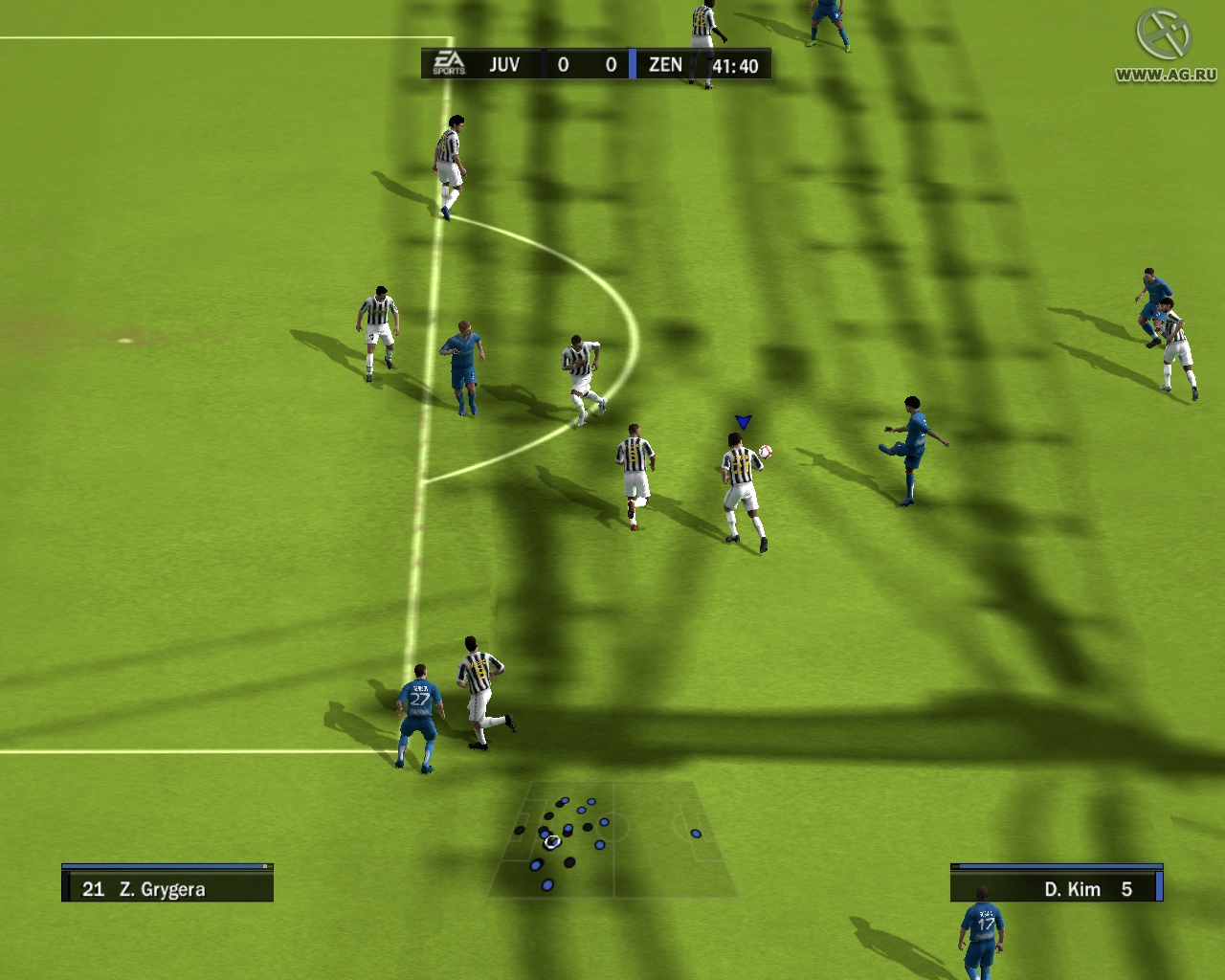The image size is (1225, 980).
Task: Click the number 21 on Grygera's name bar
Action: point(93,888)
